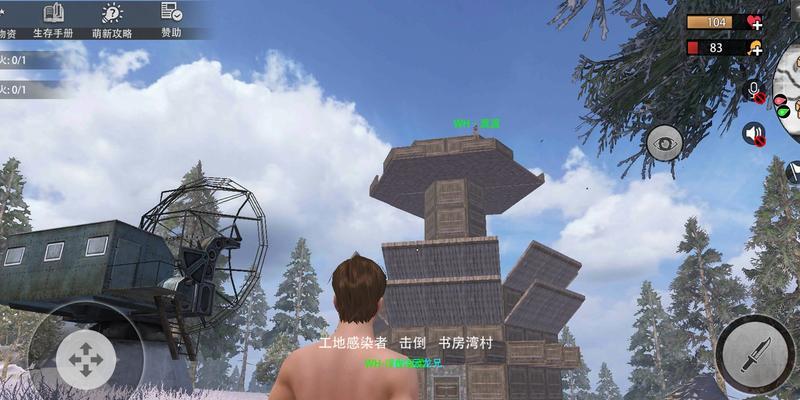Toggle the muted microphone
This screenshot has width=800, height=400.
[x=755, y=92]
